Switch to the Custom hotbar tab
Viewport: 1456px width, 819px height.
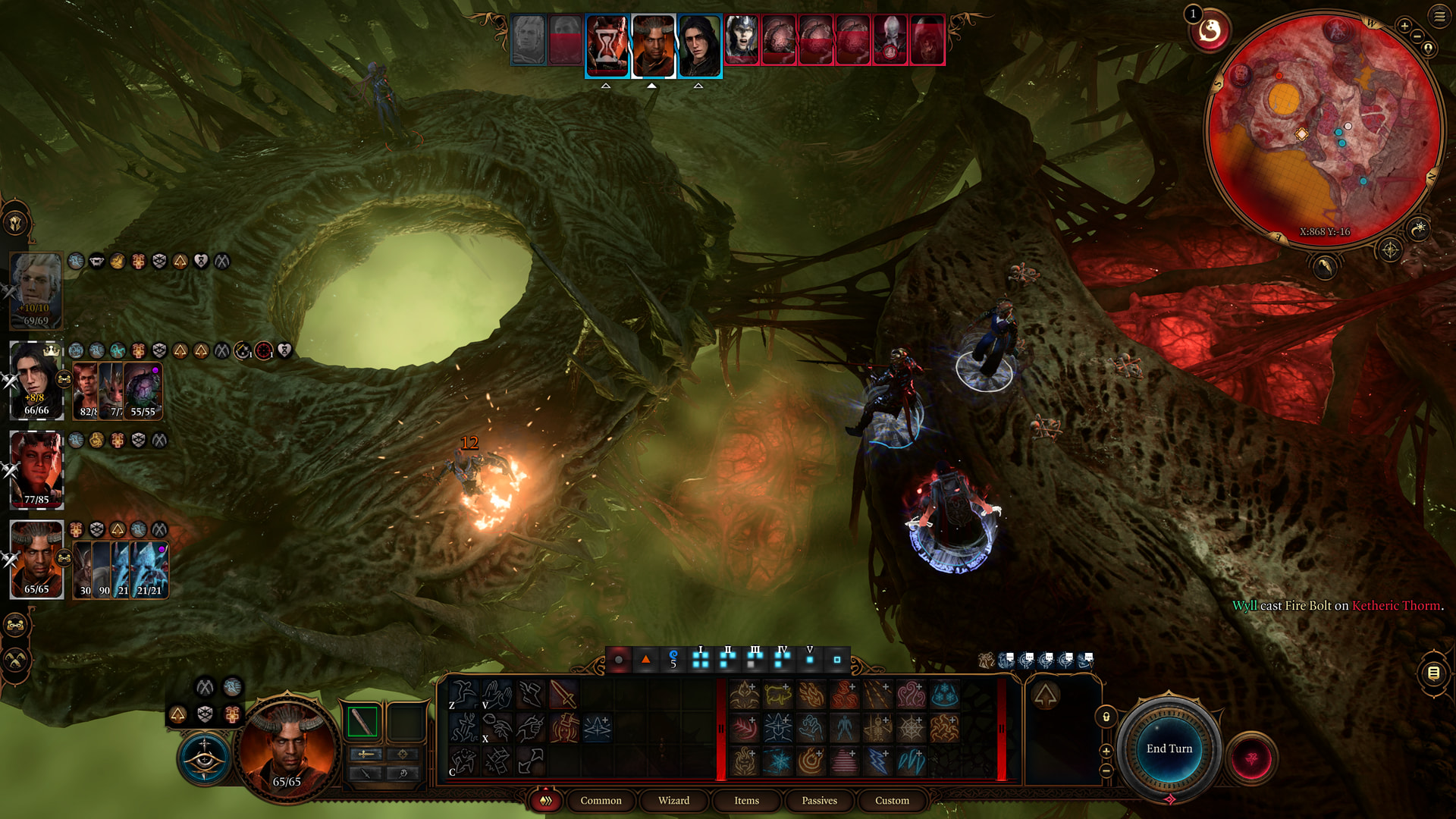[x=892, y=800]
